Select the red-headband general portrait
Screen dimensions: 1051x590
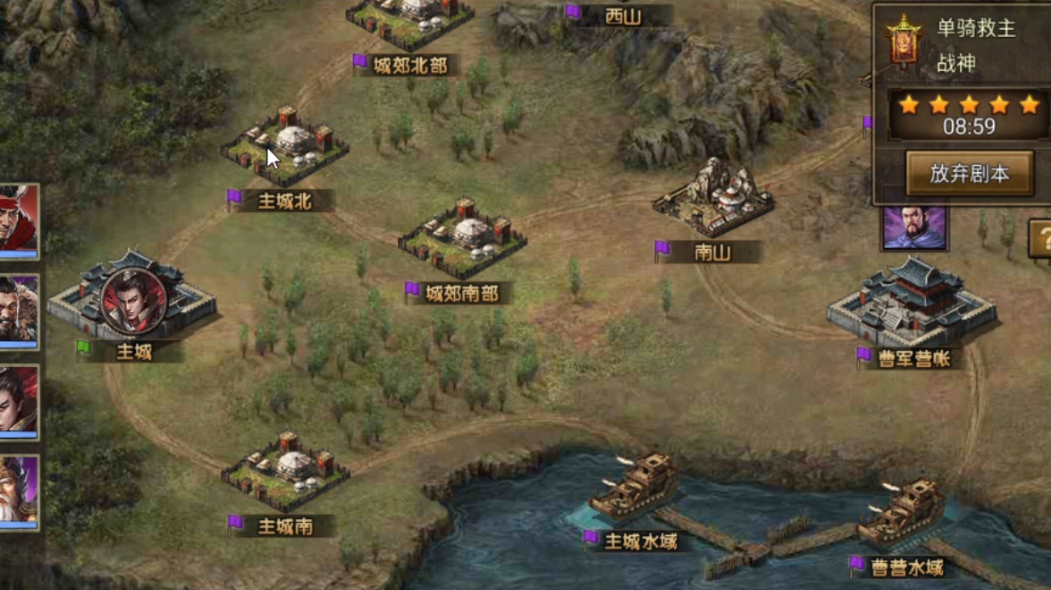click(18, 218)
